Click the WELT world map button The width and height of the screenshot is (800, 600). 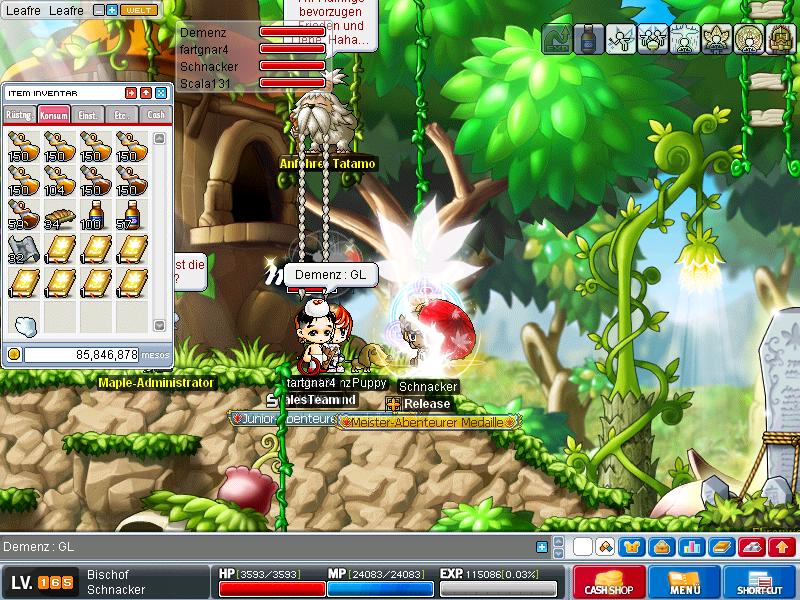click(139, 10)
